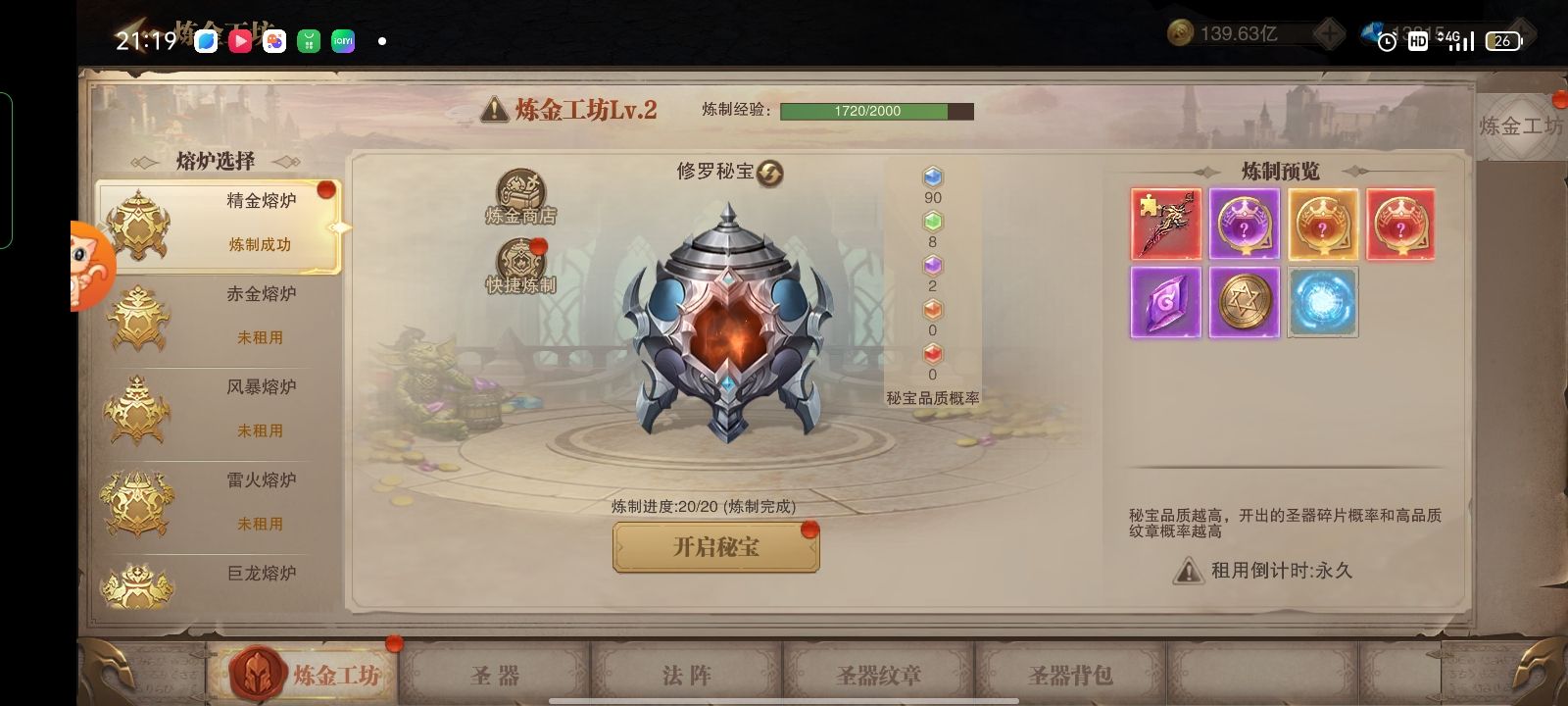
Task: View the gold star coin preview item
Action: pos(1245,303)
